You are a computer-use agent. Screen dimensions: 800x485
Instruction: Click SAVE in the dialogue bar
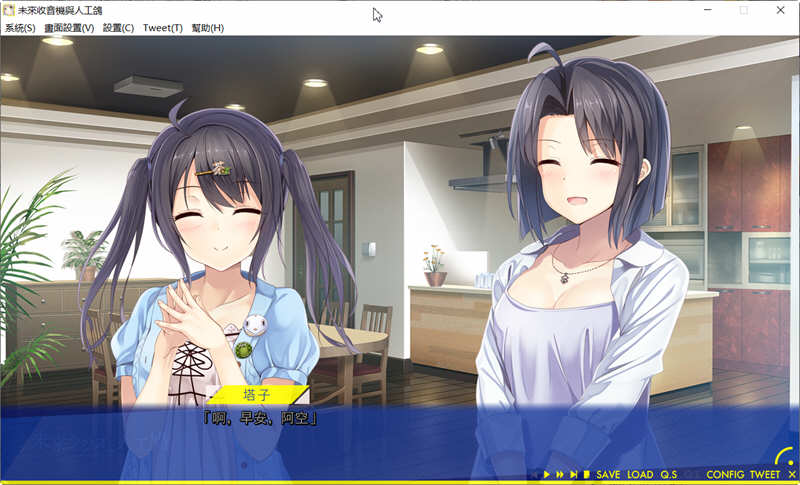[608, 475]
